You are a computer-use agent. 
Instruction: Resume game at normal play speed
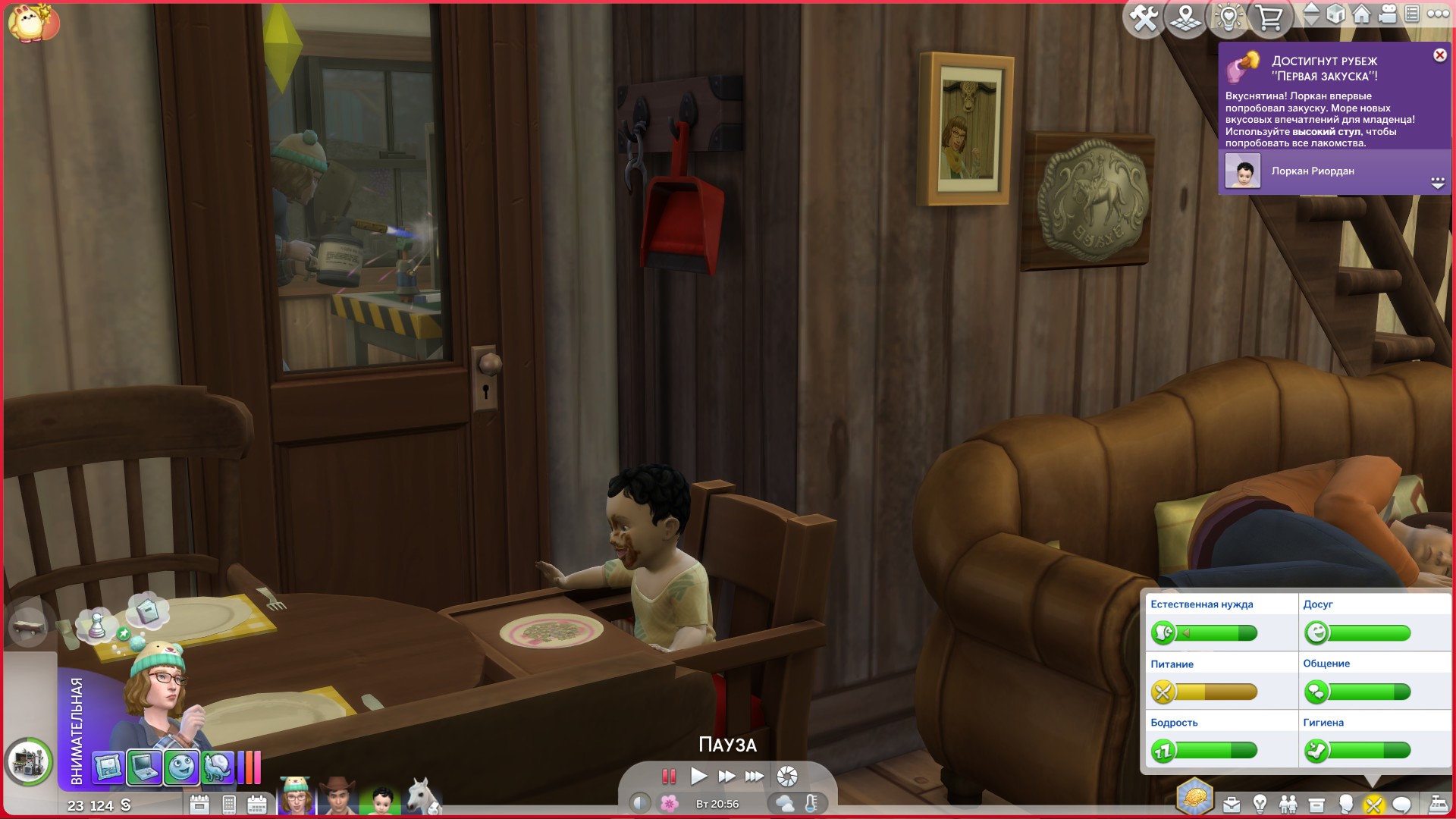point(698,776)
